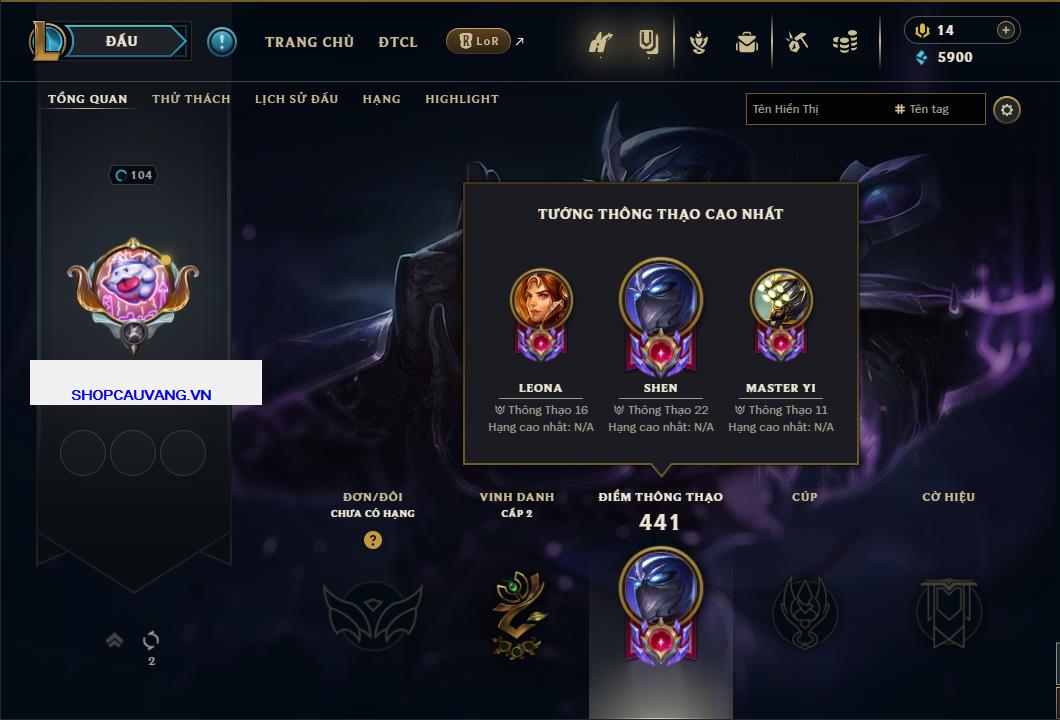Switch to the HẠNG tab
Screen dimensions: 1060x720
point(381,99)
